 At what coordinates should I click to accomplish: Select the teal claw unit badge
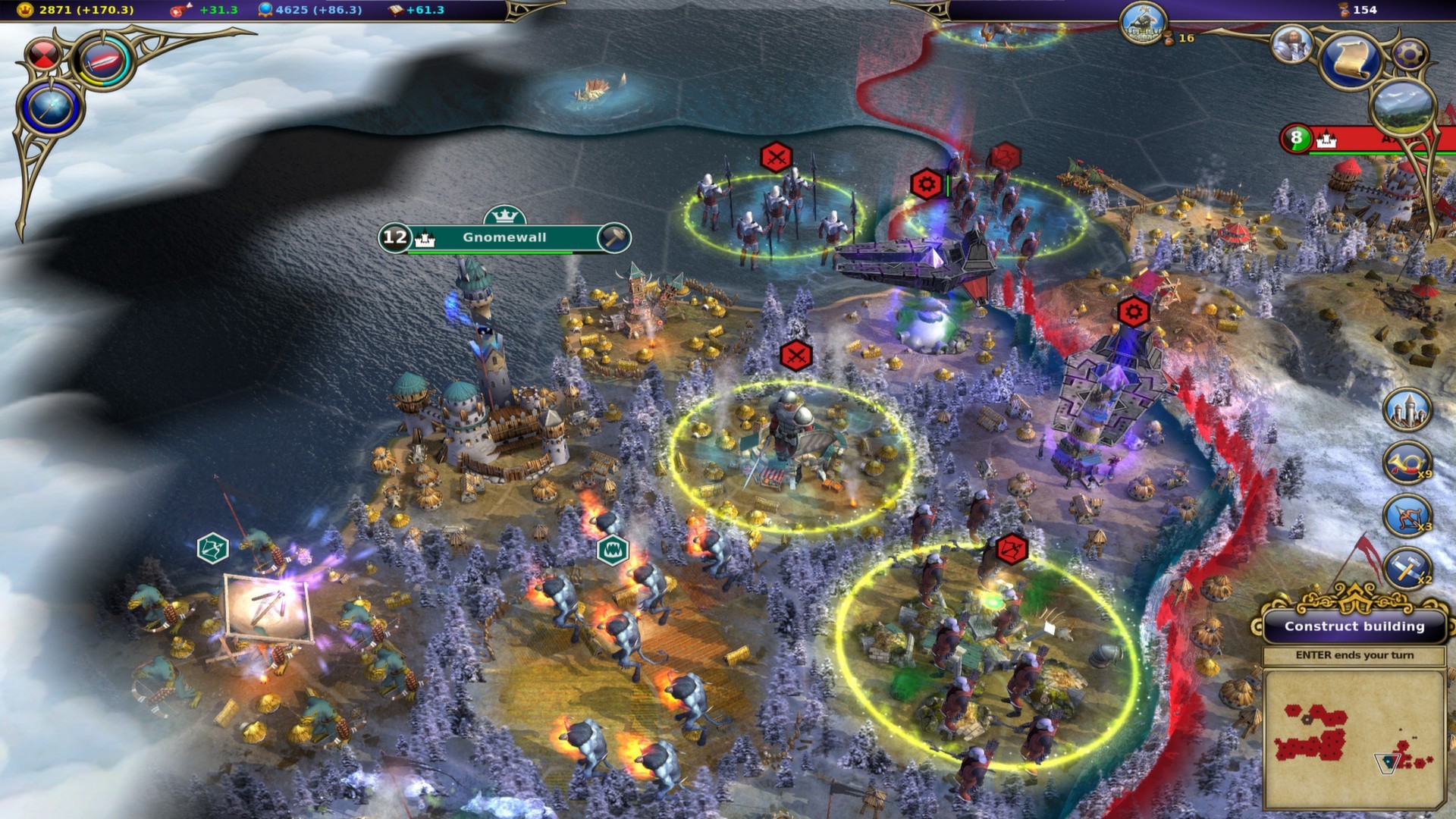pyautogui.click(x=612, y=551)
